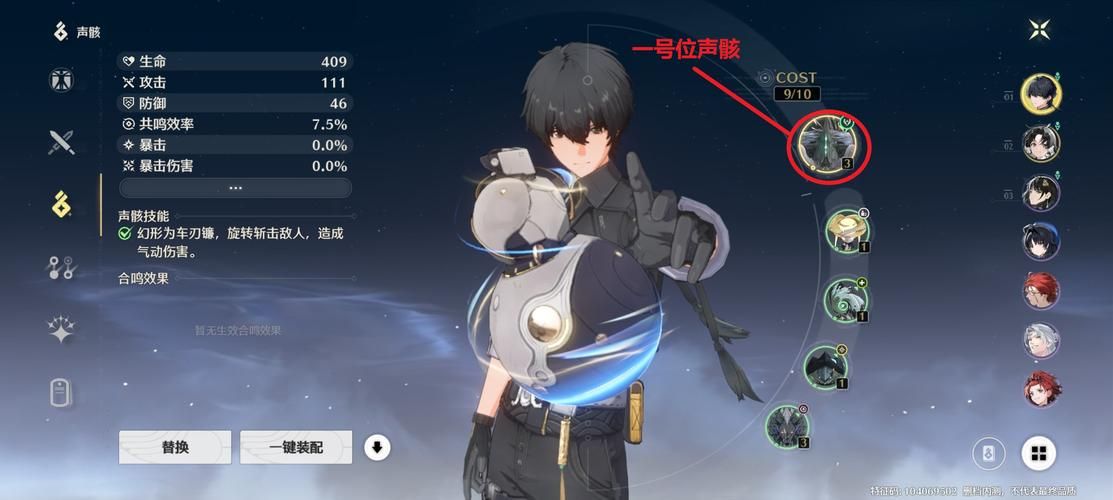Screen dimensions: 1113x500
Task: Select the red-circled first echo slot
Action: pyautogui.click(x=832, y=146)
